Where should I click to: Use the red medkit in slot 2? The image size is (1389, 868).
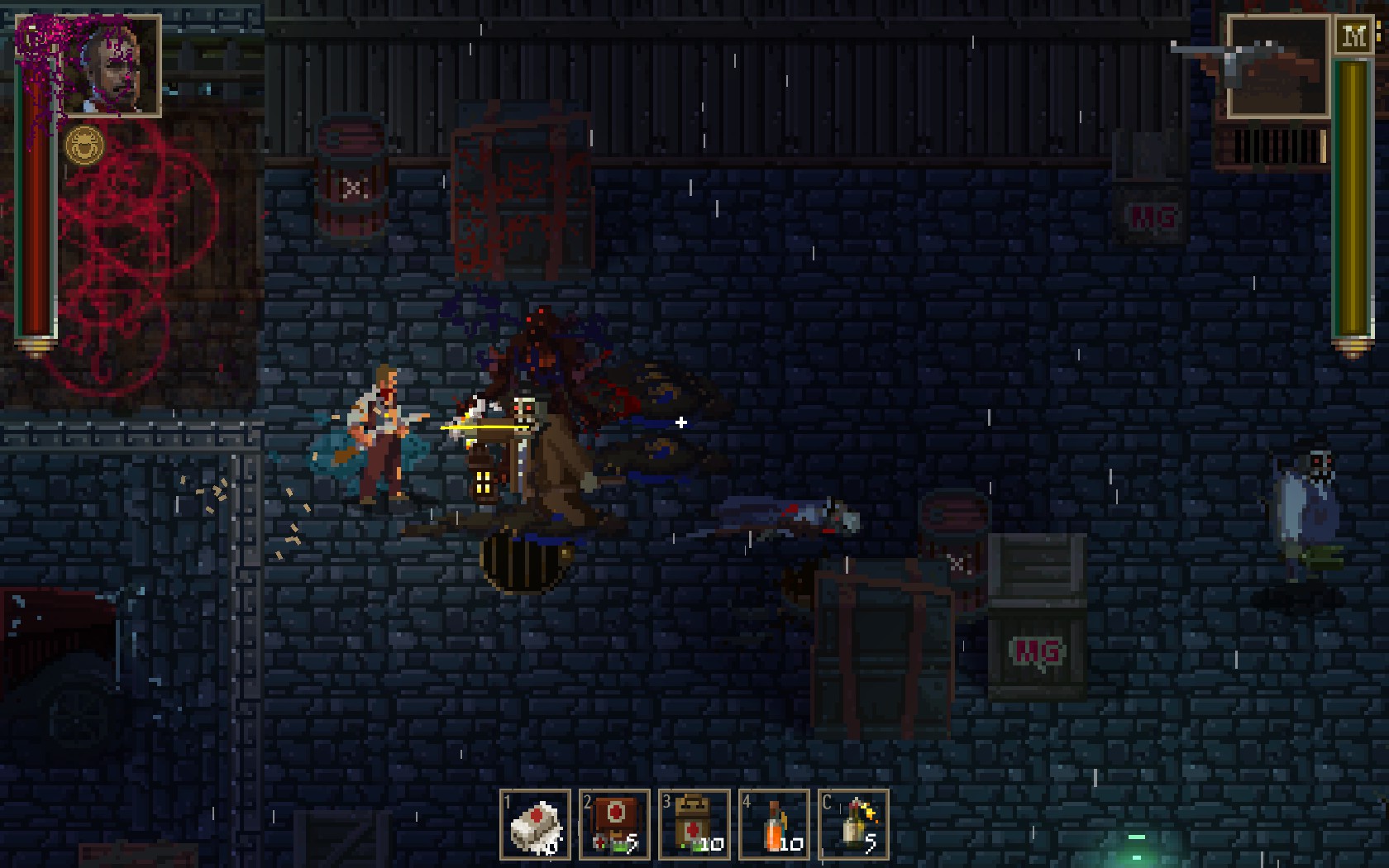pyautogui.click(x=614, y=825)
